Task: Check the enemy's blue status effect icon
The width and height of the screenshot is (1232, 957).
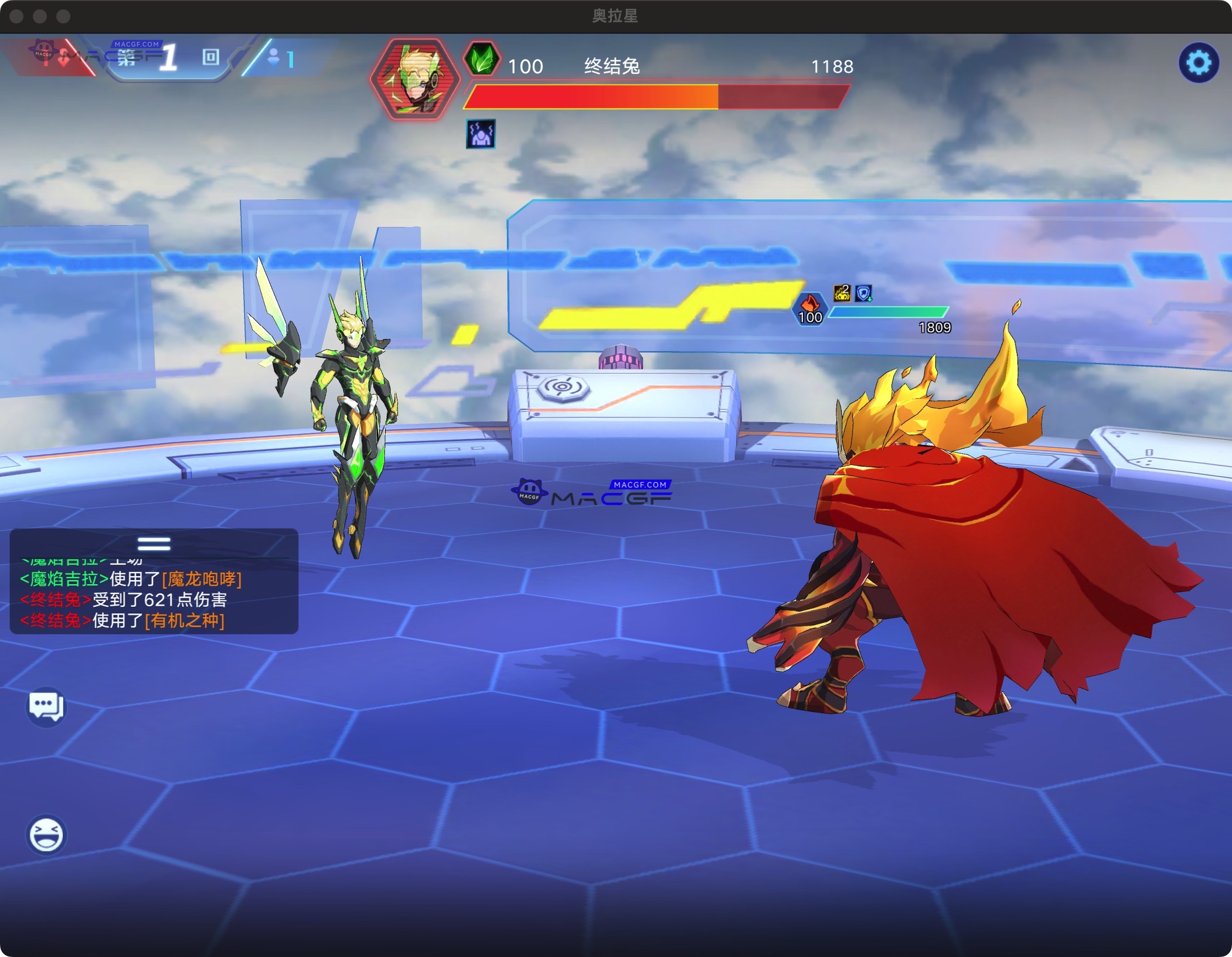Action: (x=481, y=134)
